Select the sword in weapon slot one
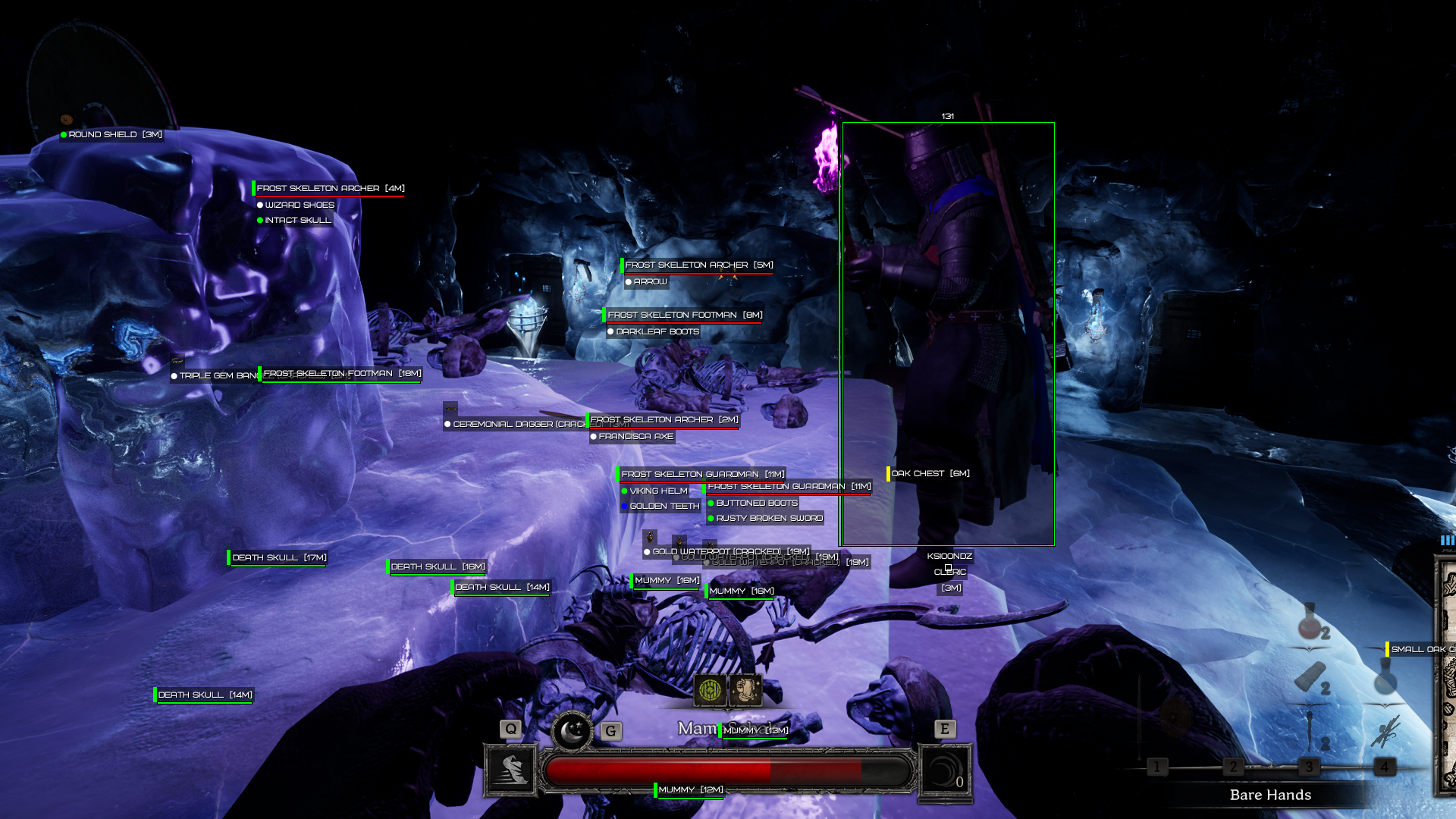1456x819 pixels. tap(1140, 713)
